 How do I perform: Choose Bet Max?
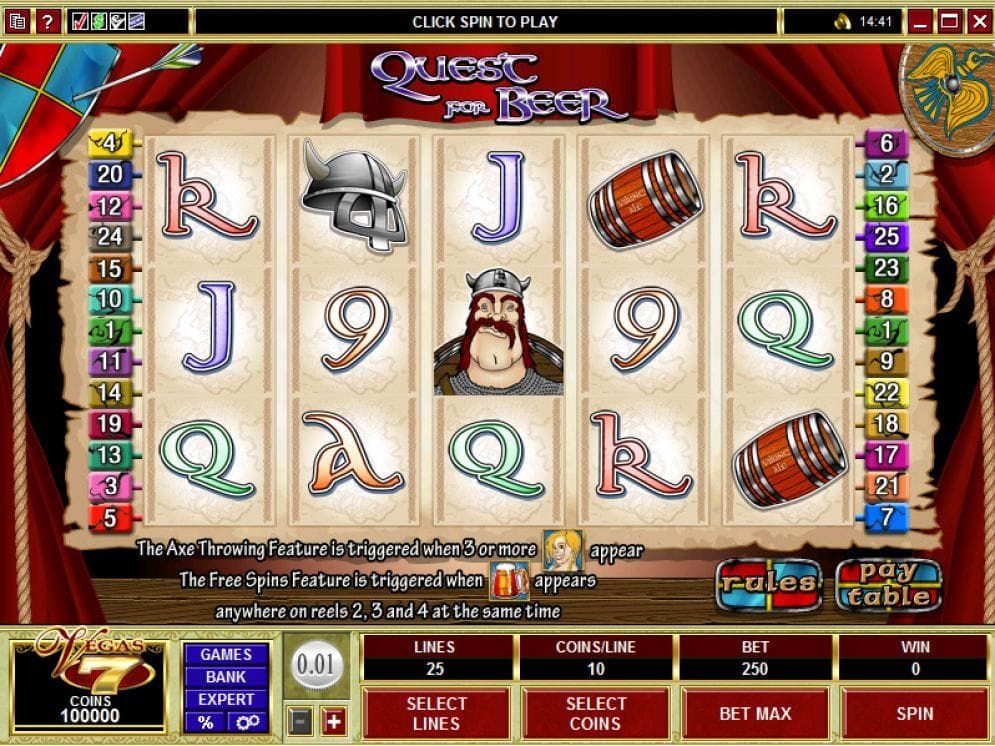(755, 713)
